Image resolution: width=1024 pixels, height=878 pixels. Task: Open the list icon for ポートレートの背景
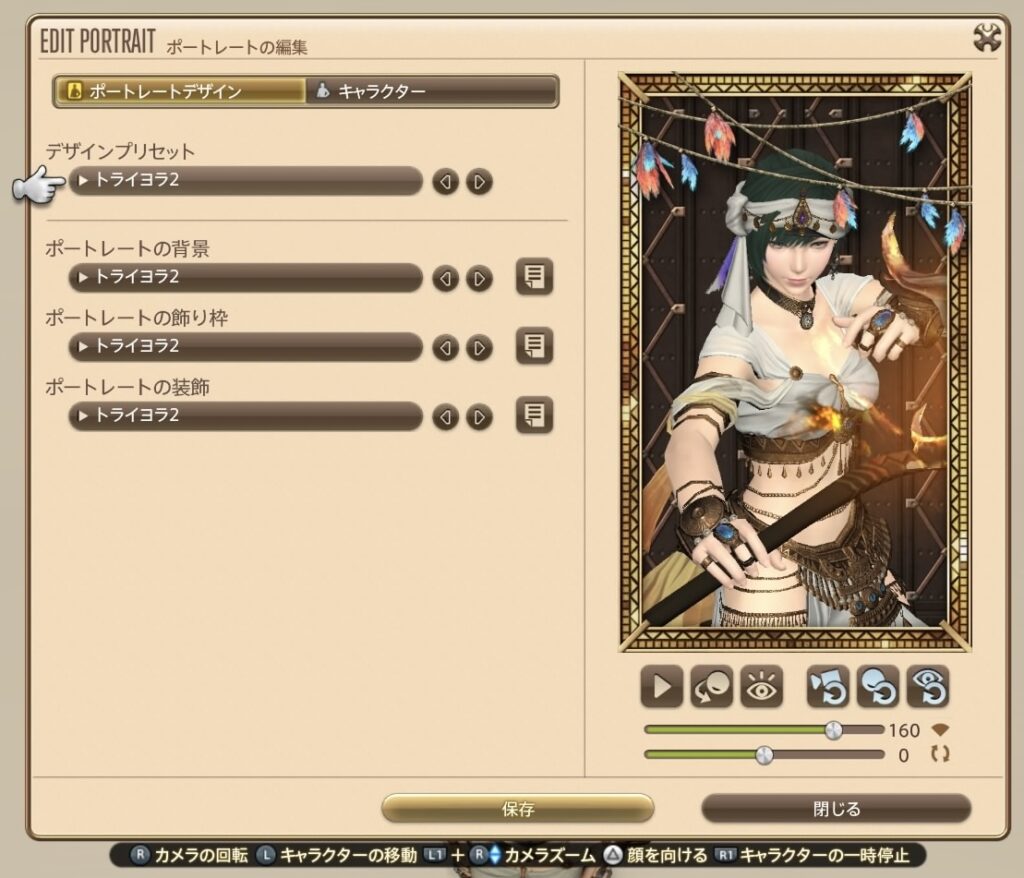pos(534,277)
